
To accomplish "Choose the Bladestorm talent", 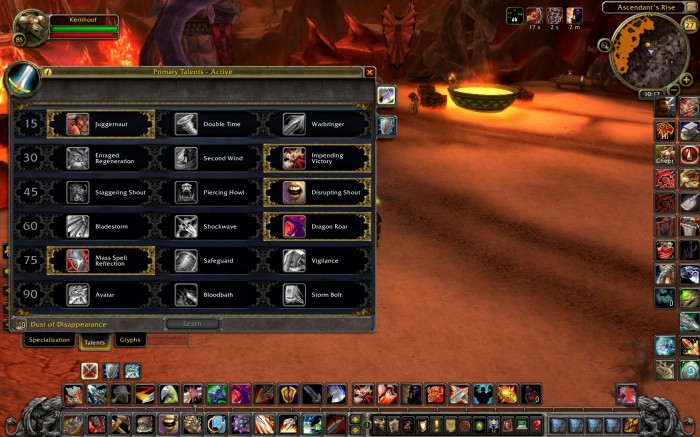I will pos(100,227).
